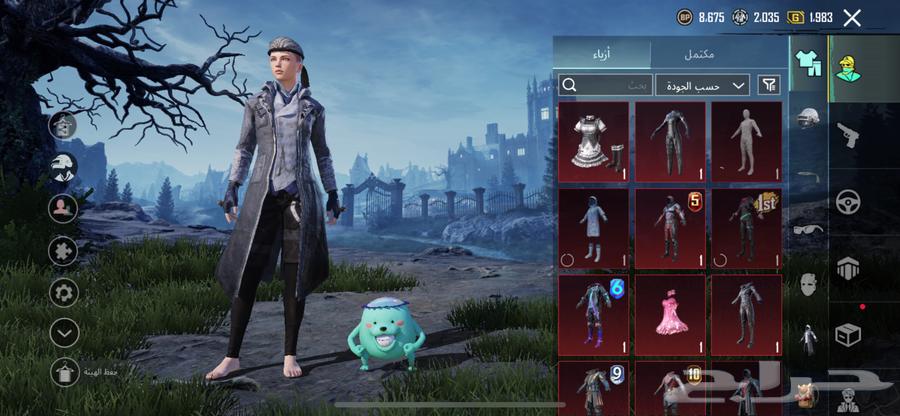Select the pink dress outfit
The image size is (900, 416).
pyautogui.click(x=669, y=317)
